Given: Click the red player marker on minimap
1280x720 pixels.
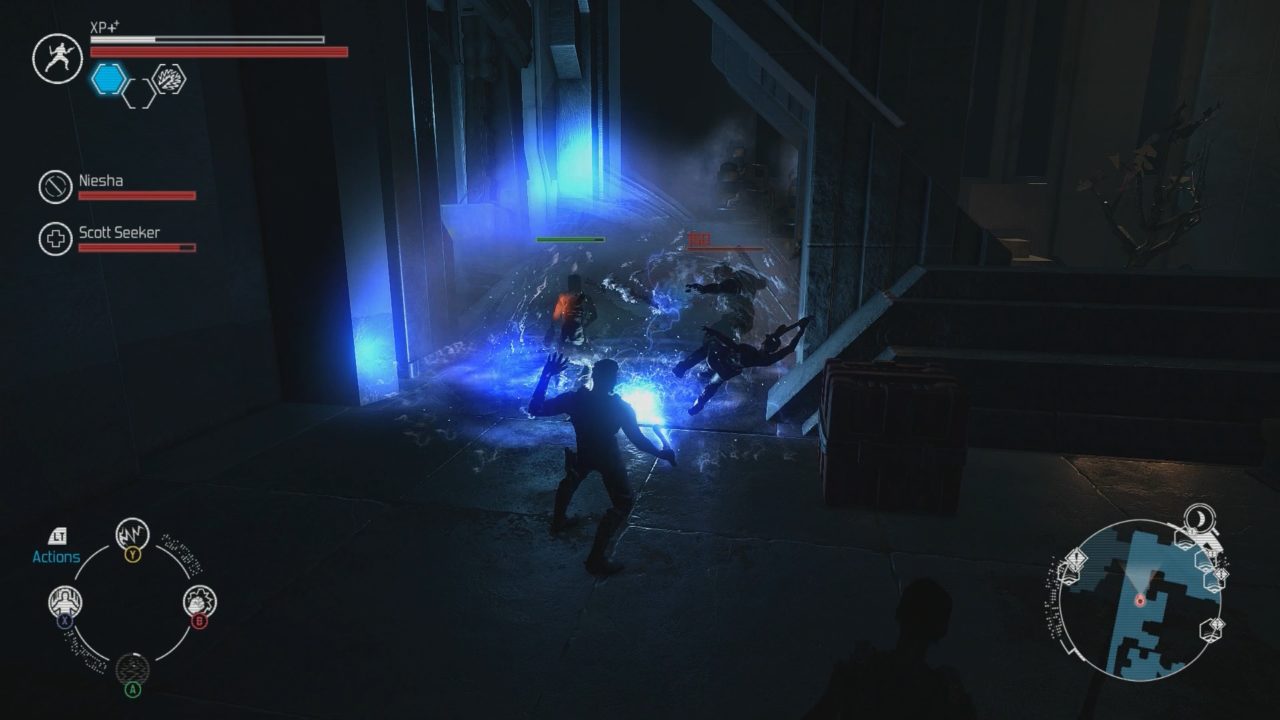Looking at the screenshot, I should (x=1139, y=600).
